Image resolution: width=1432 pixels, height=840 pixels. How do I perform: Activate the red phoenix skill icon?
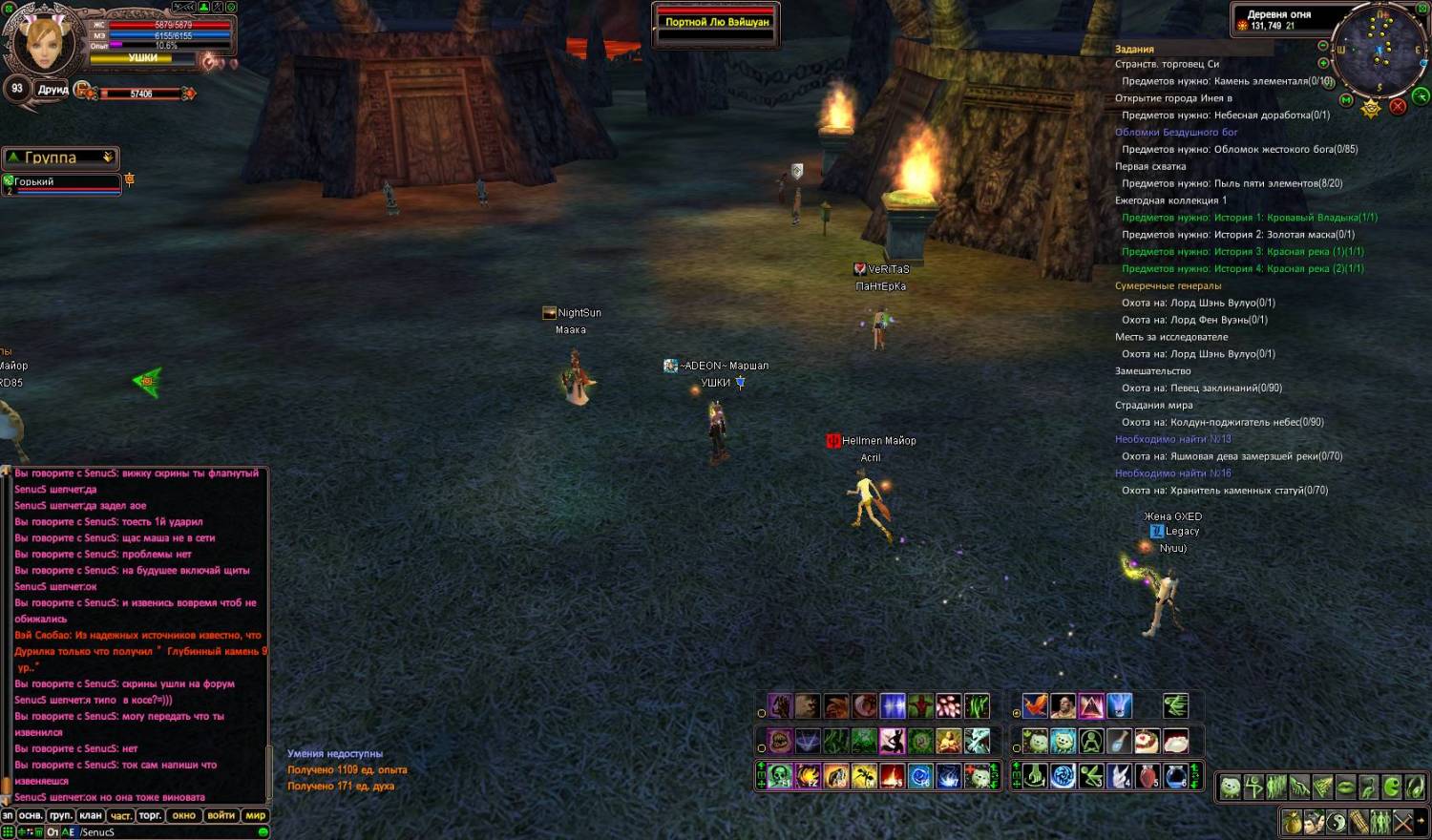click(1035, 706)
